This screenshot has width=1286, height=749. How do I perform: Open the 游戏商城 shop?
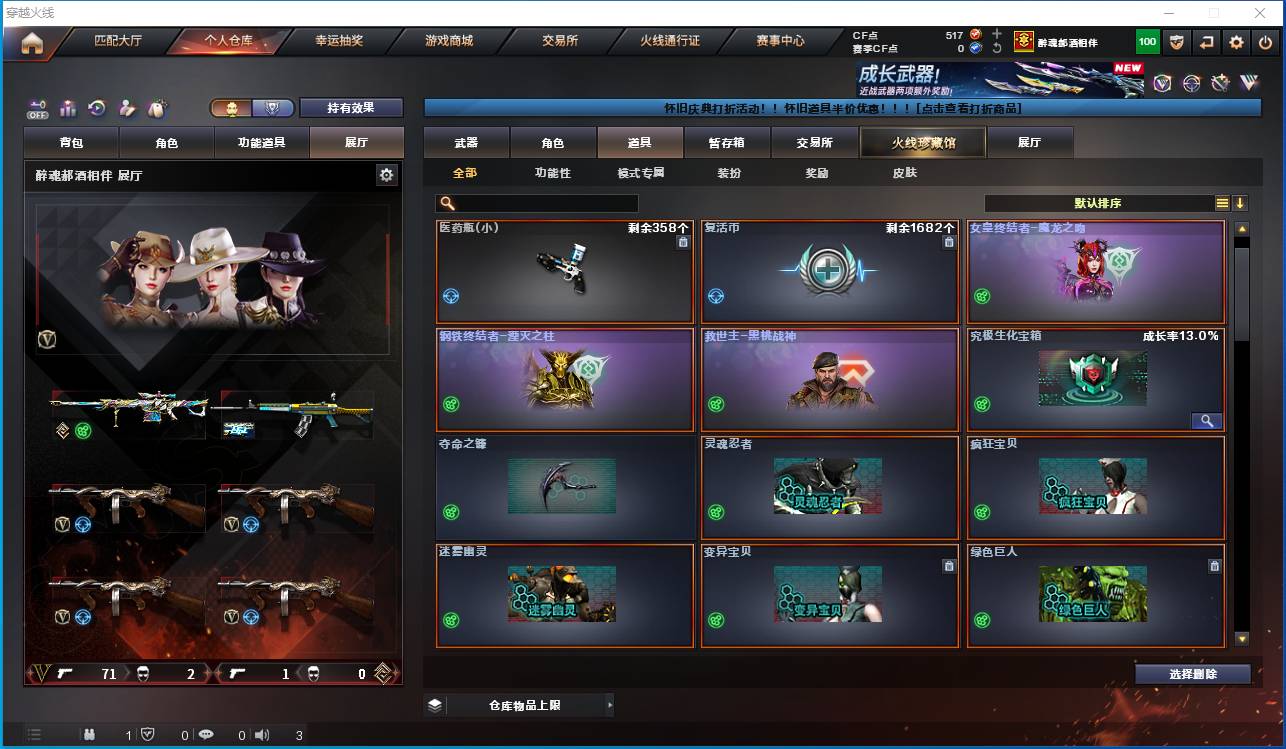[x=449, y=42]
